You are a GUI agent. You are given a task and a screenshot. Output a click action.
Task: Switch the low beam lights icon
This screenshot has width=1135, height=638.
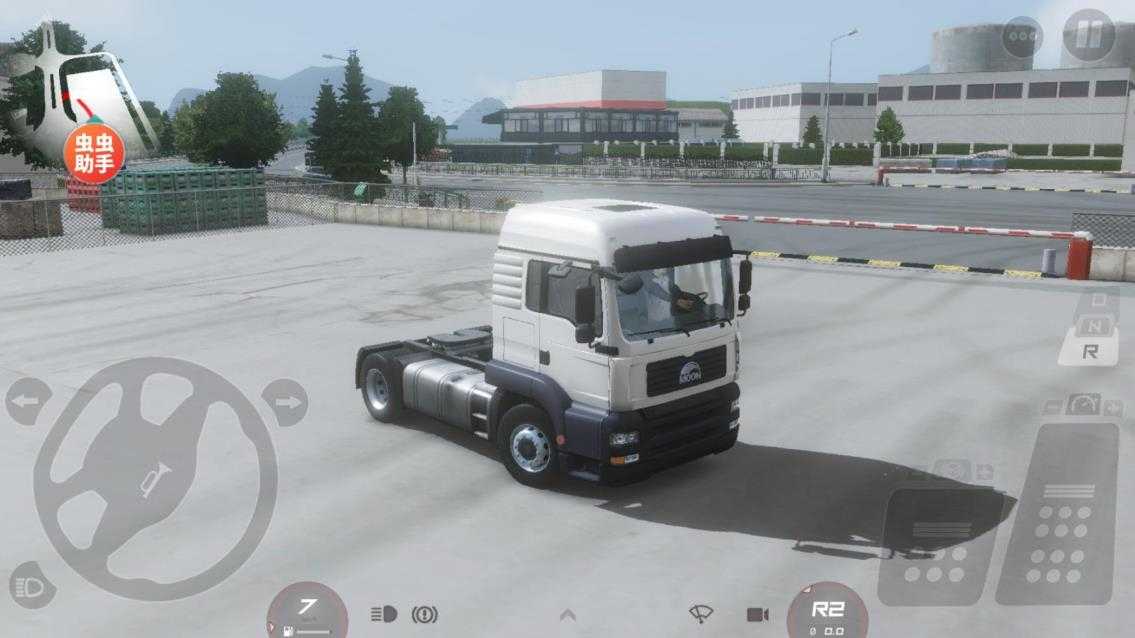383,614
